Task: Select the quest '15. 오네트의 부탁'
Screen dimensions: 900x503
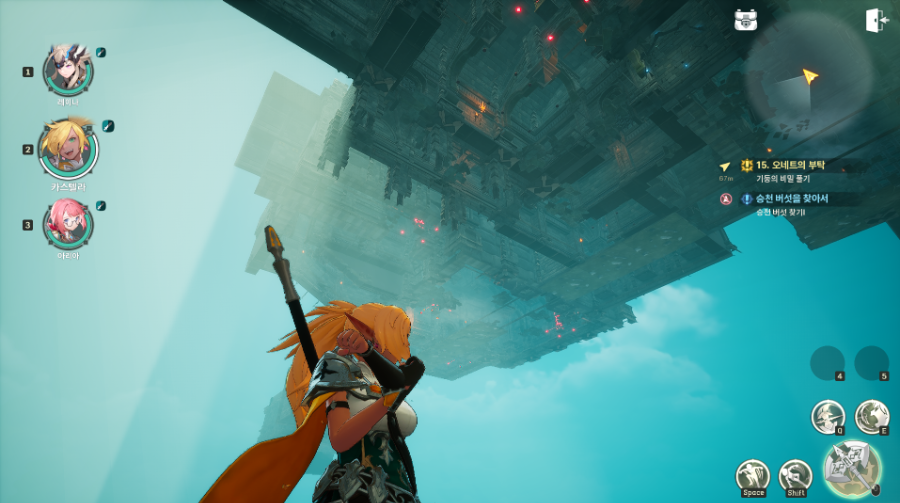Action: [797, 165]
